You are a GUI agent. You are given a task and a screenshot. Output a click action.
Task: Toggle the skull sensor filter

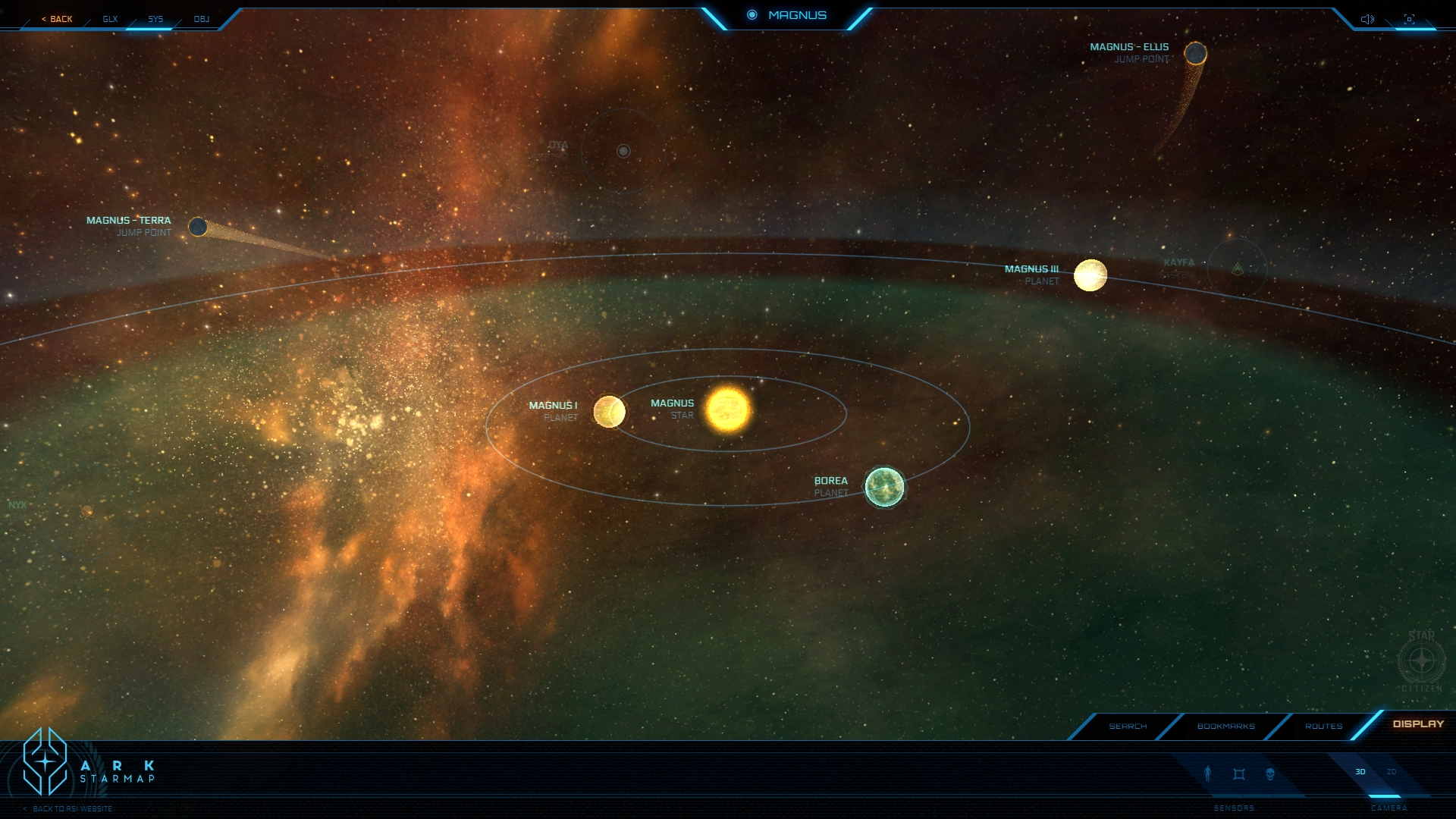(1270, 773)
